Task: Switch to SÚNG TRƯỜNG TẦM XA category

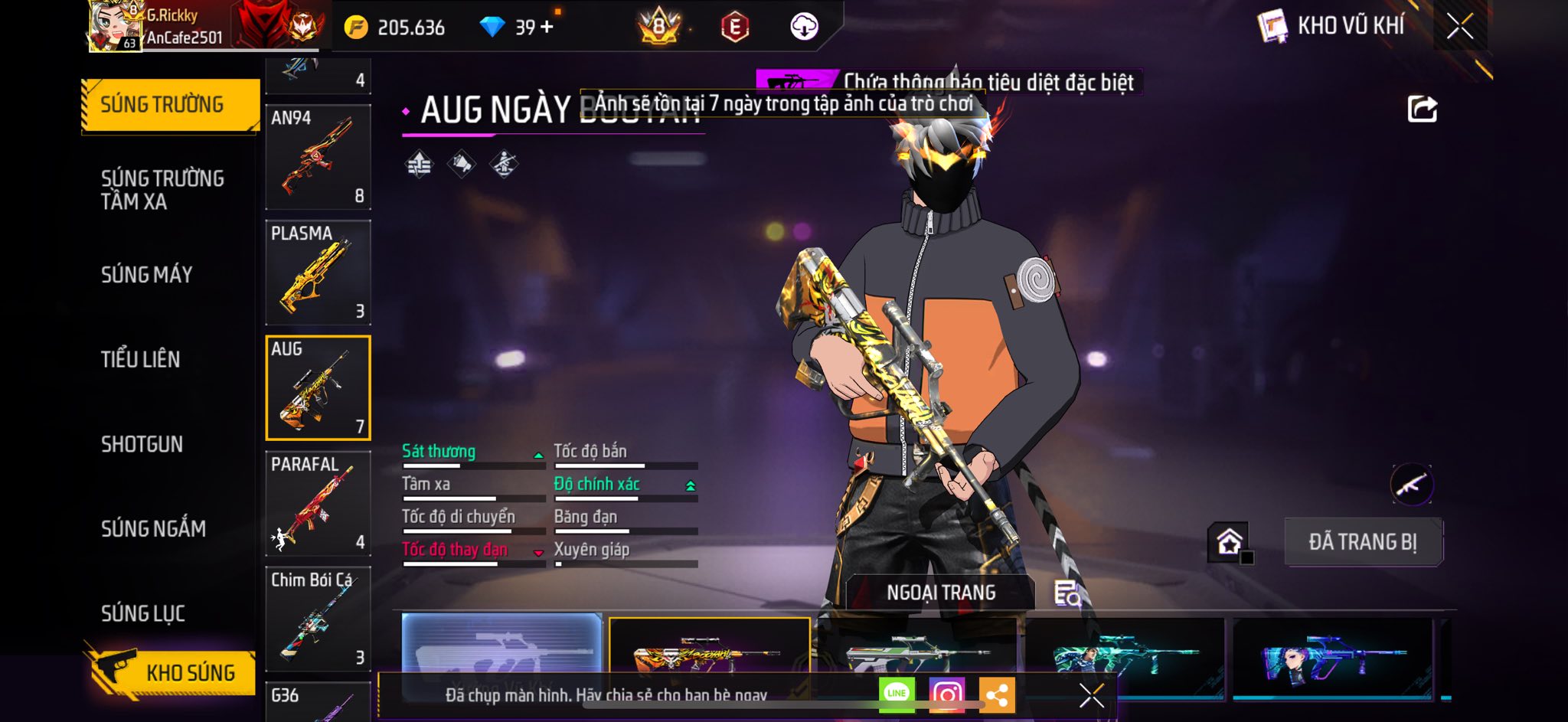Action: pos(162,190)
